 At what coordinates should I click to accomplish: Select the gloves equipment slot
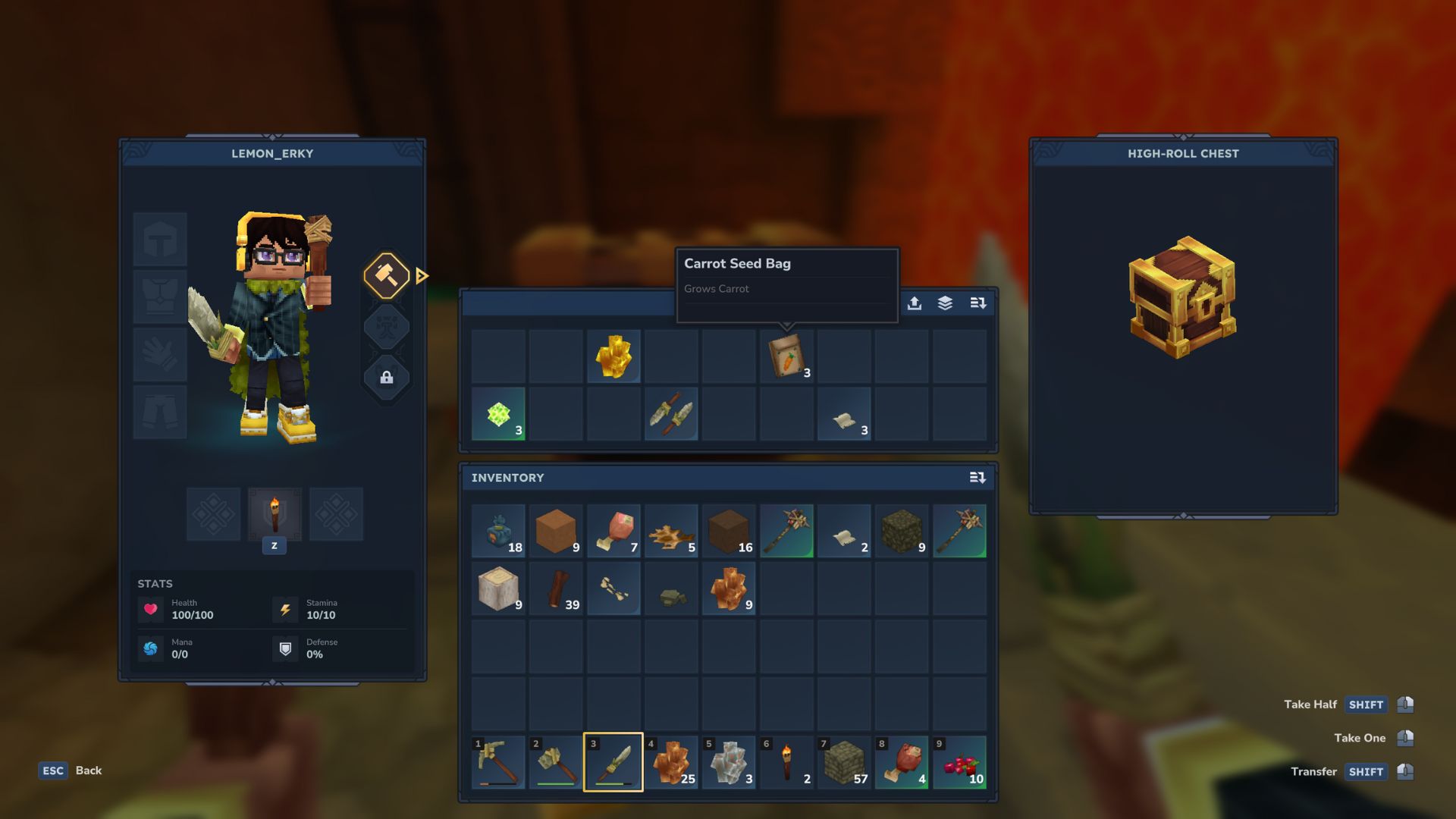[160, 353]
